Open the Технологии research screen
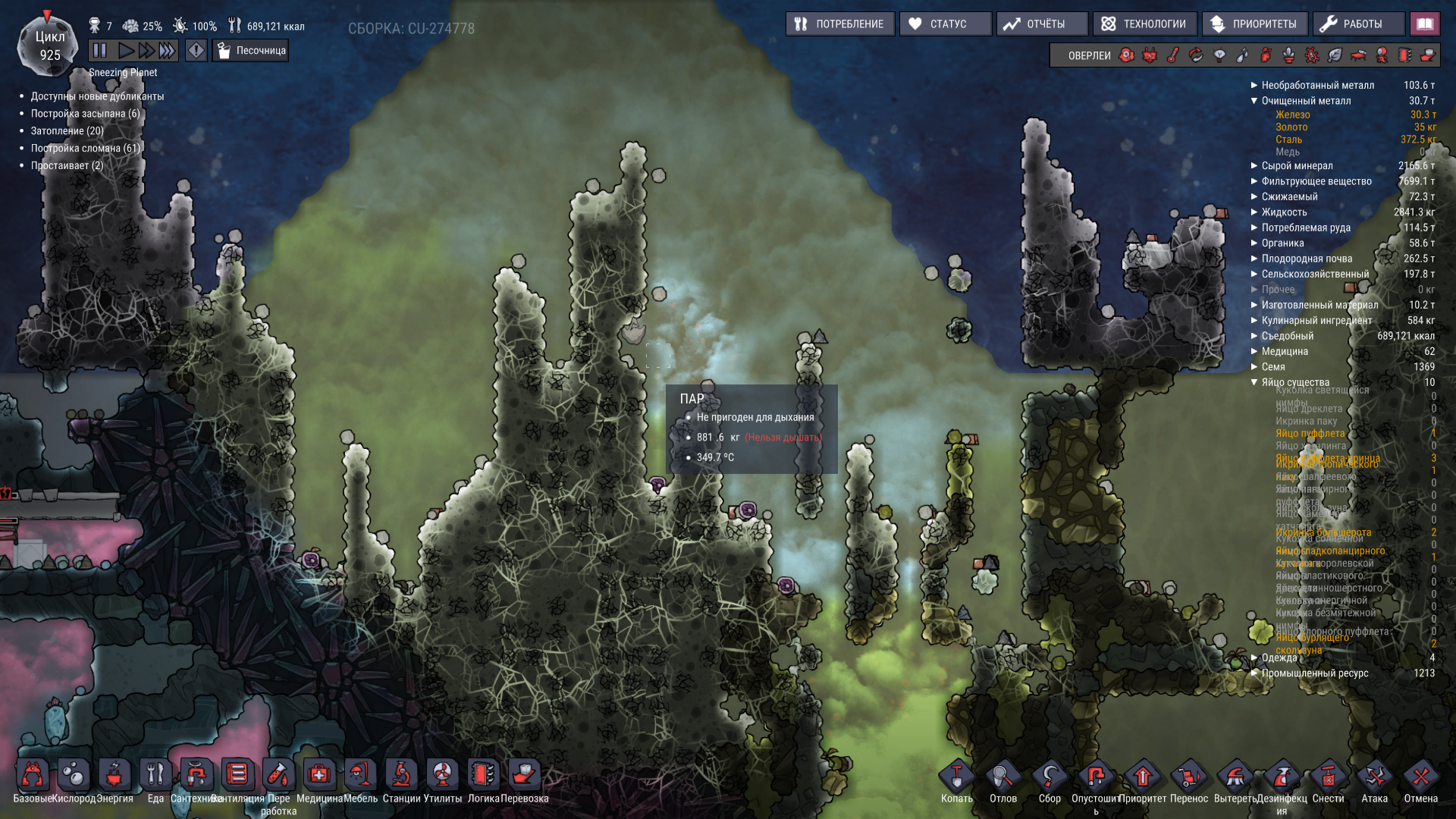Screen dimensions: 1456x819 click(x=1145, y=24)
